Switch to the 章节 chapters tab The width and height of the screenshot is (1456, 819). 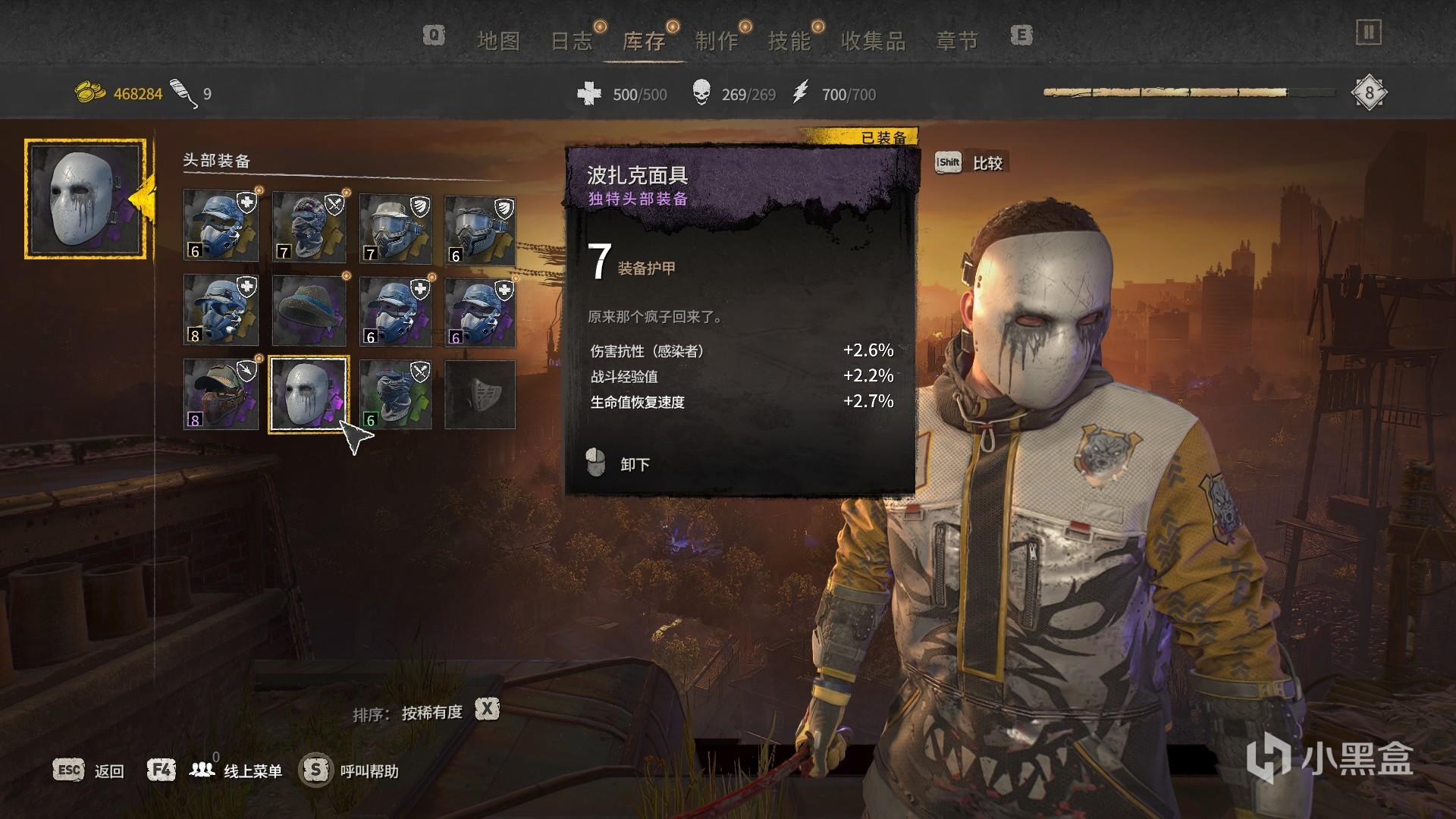click(957, 41)
